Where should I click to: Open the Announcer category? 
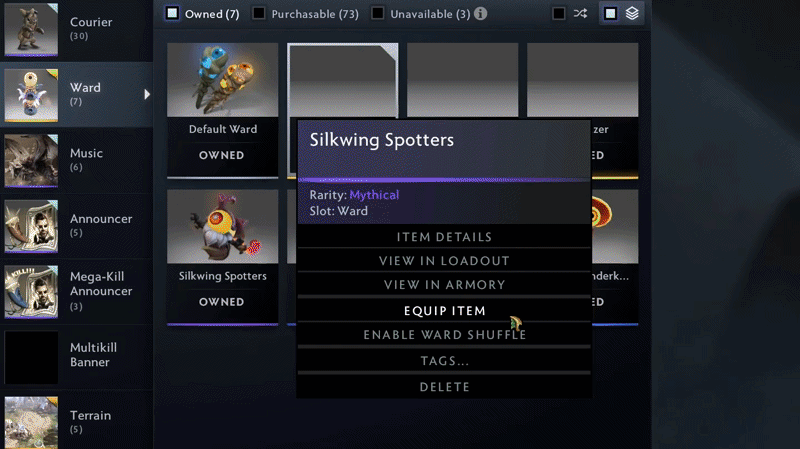(75, 225)
